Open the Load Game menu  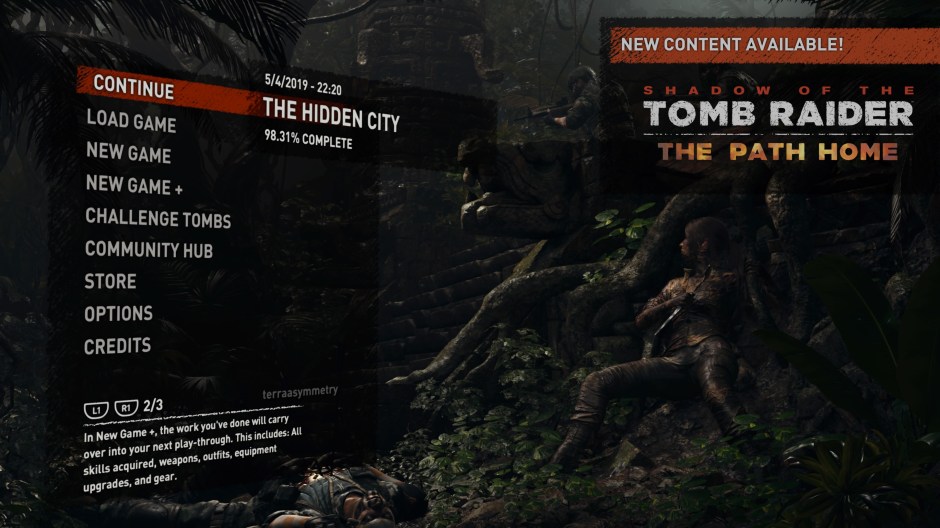point(131,122)
